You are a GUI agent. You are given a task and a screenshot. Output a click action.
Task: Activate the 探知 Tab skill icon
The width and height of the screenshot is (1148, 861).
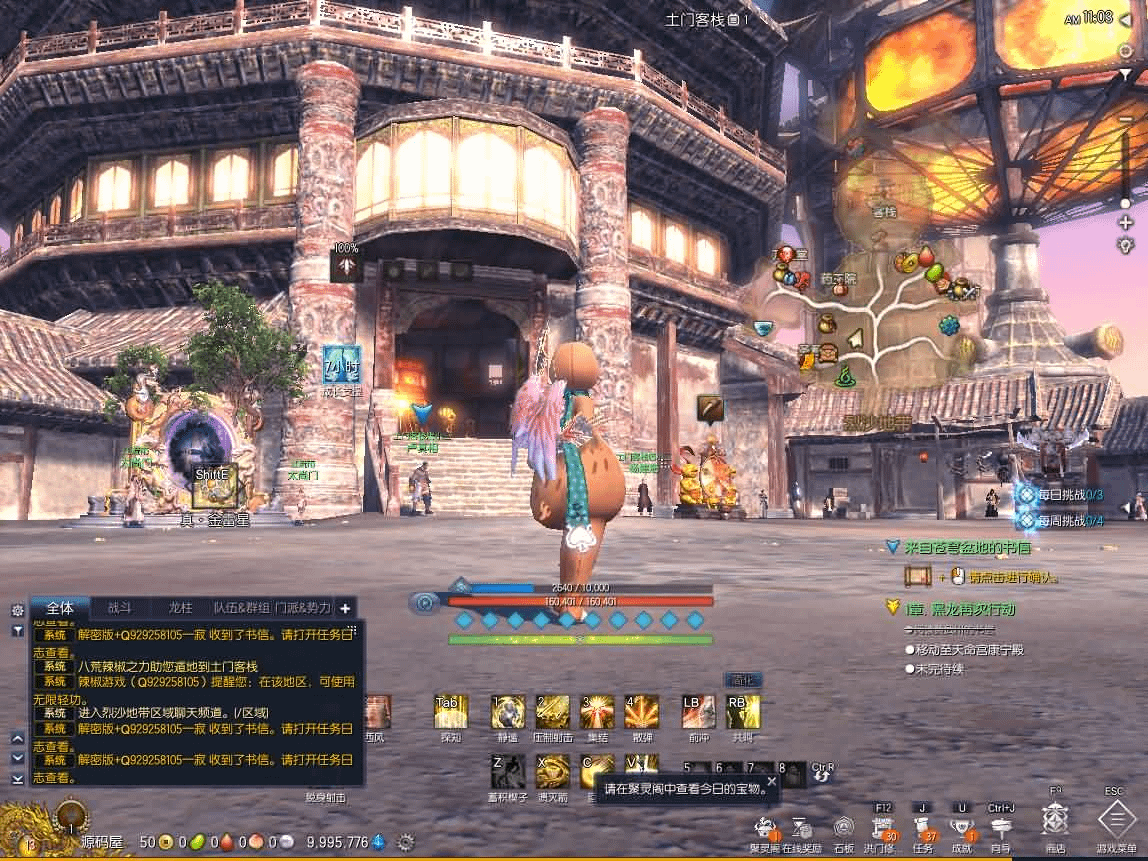tap(451, 711)
